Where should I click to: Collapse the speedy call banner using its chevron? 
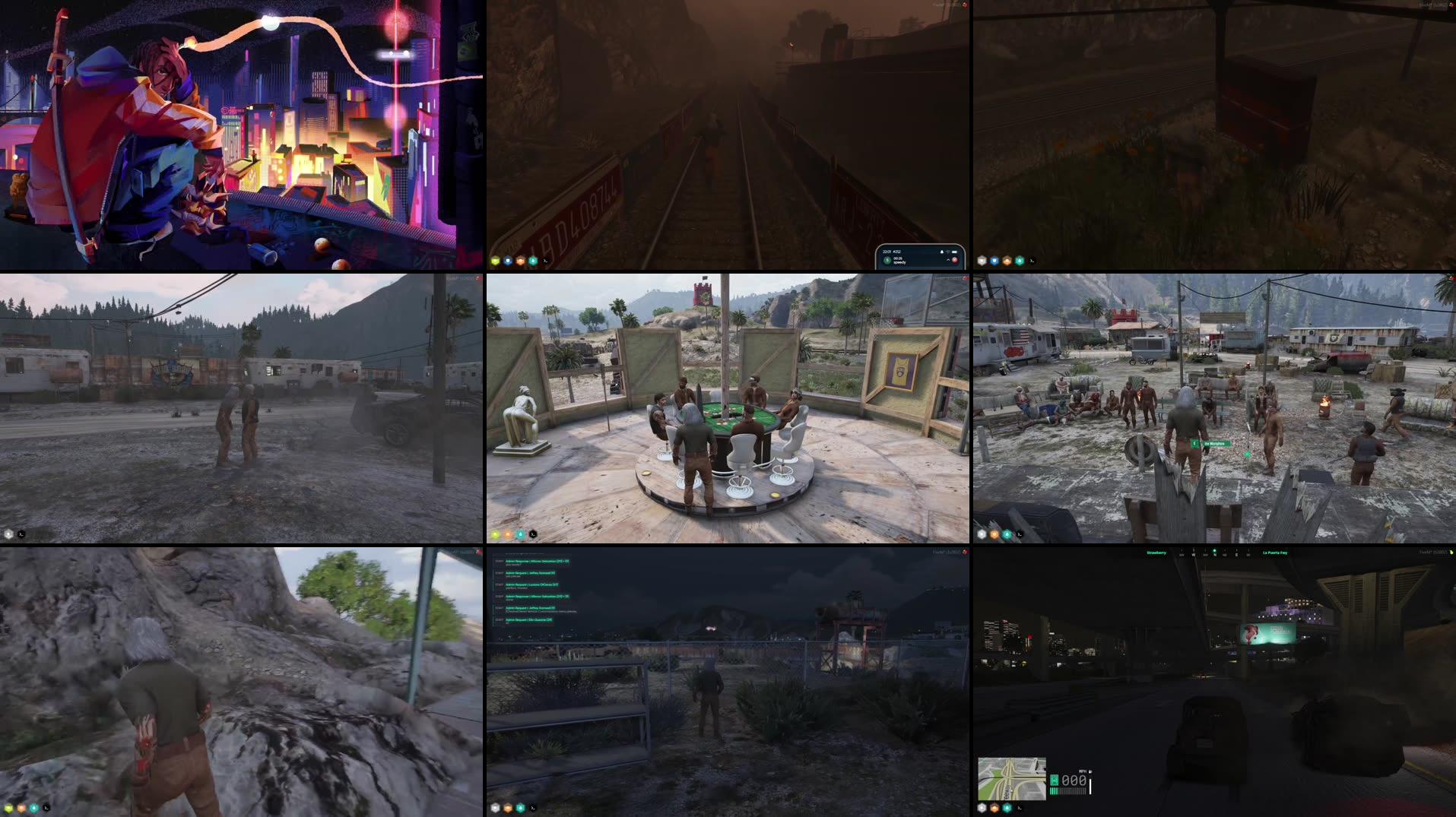948,260
